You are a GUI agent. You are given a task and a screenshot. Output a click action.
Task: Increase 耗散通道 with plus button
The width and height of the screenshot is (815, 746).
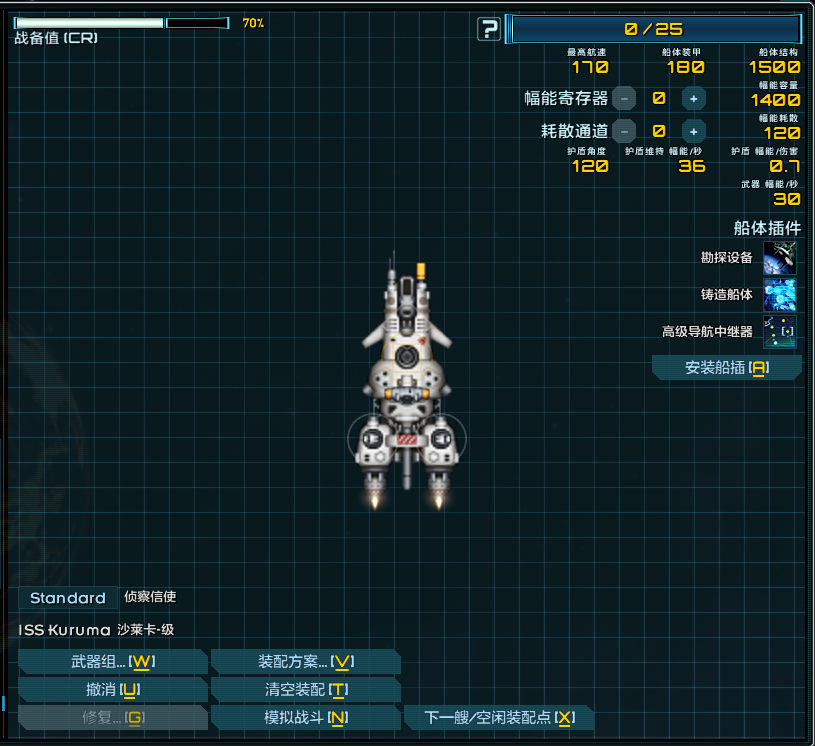693,130
